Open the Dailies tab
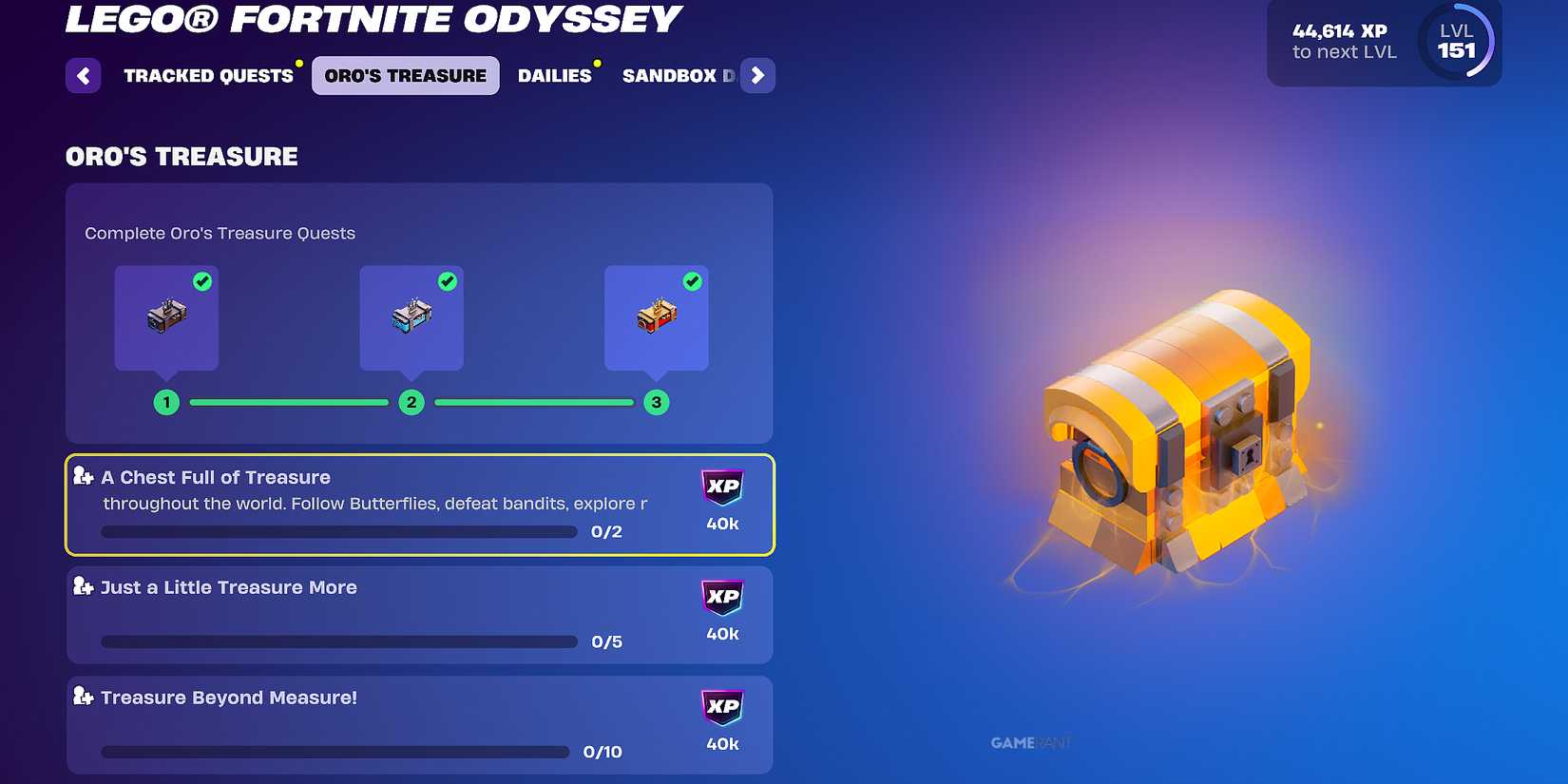Image resolution: width=1568 pixels, height=784 pixels. click(x=555, y=75)
